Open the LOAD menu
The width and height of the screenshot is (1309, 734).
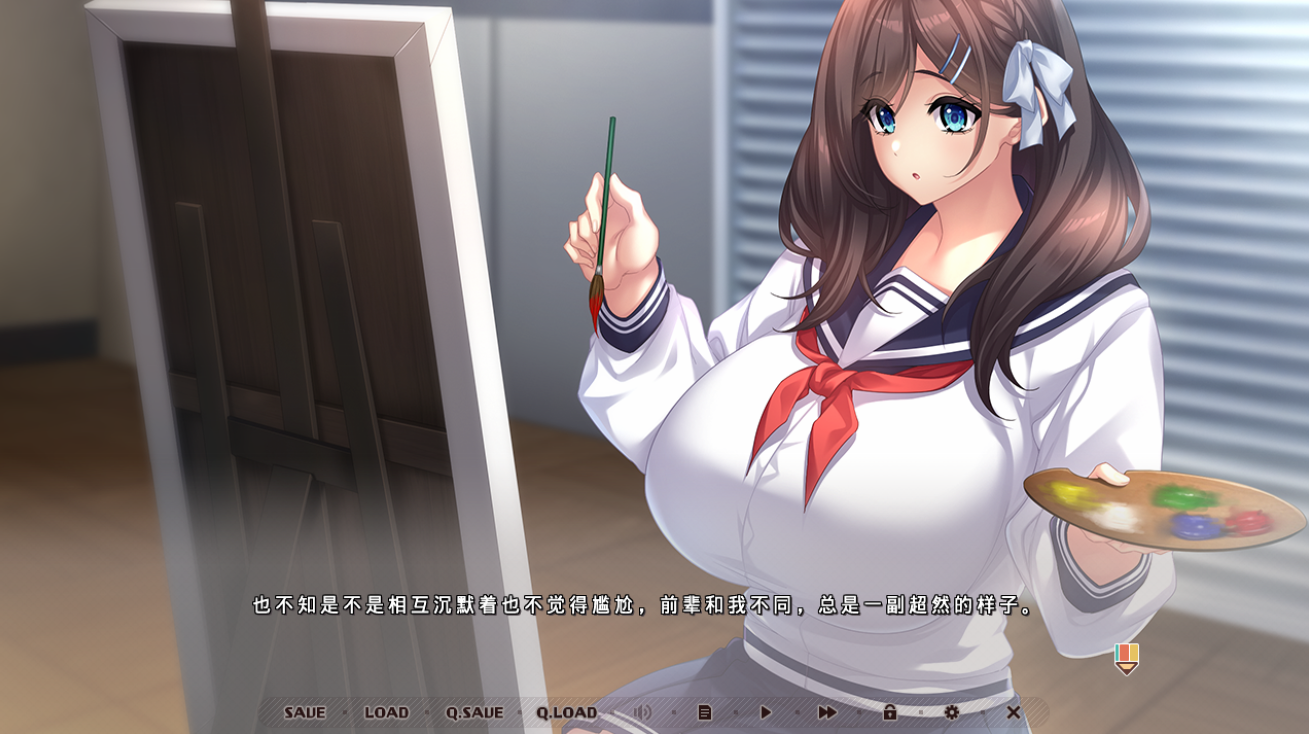386,713
